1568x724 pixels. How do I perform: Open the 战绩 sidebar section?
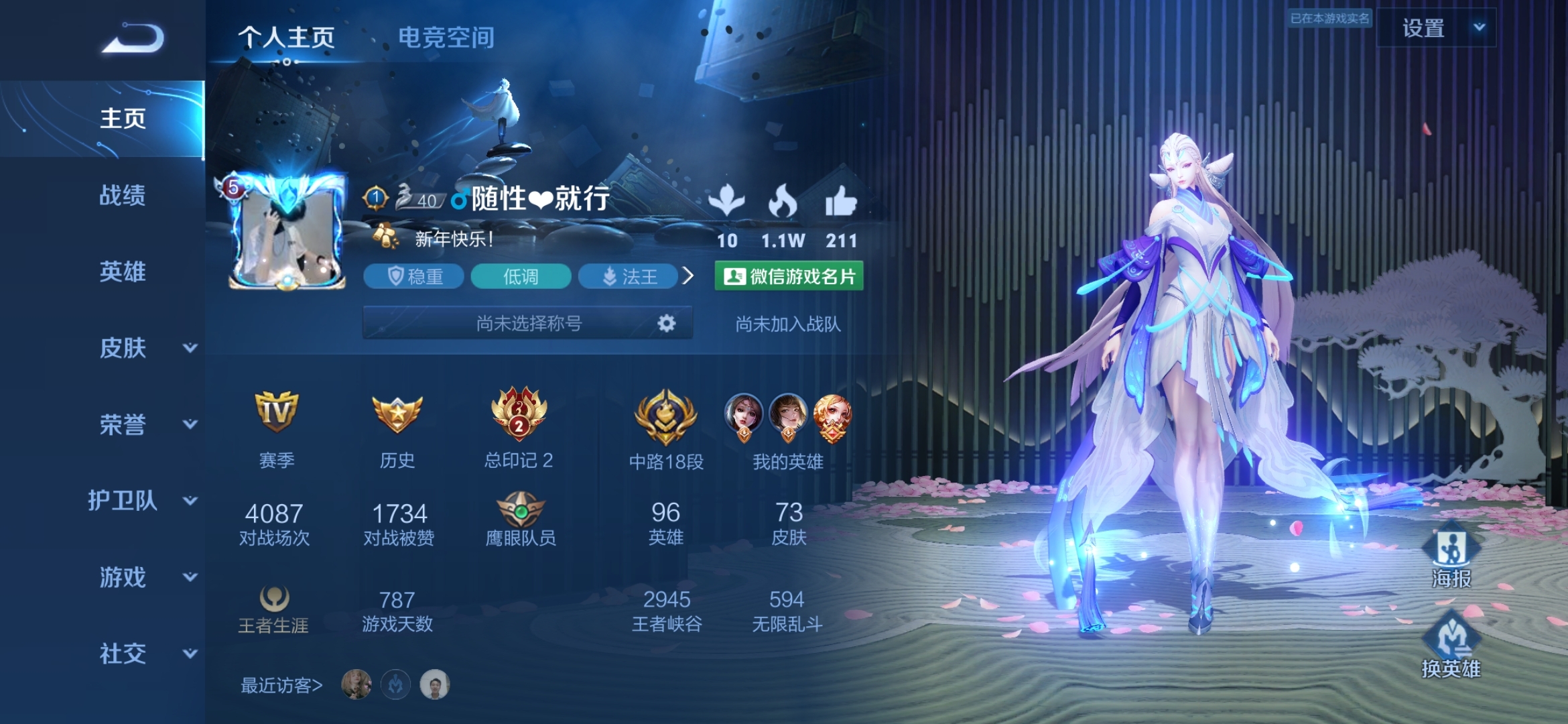pyautogui.click(x=122, y=196)
